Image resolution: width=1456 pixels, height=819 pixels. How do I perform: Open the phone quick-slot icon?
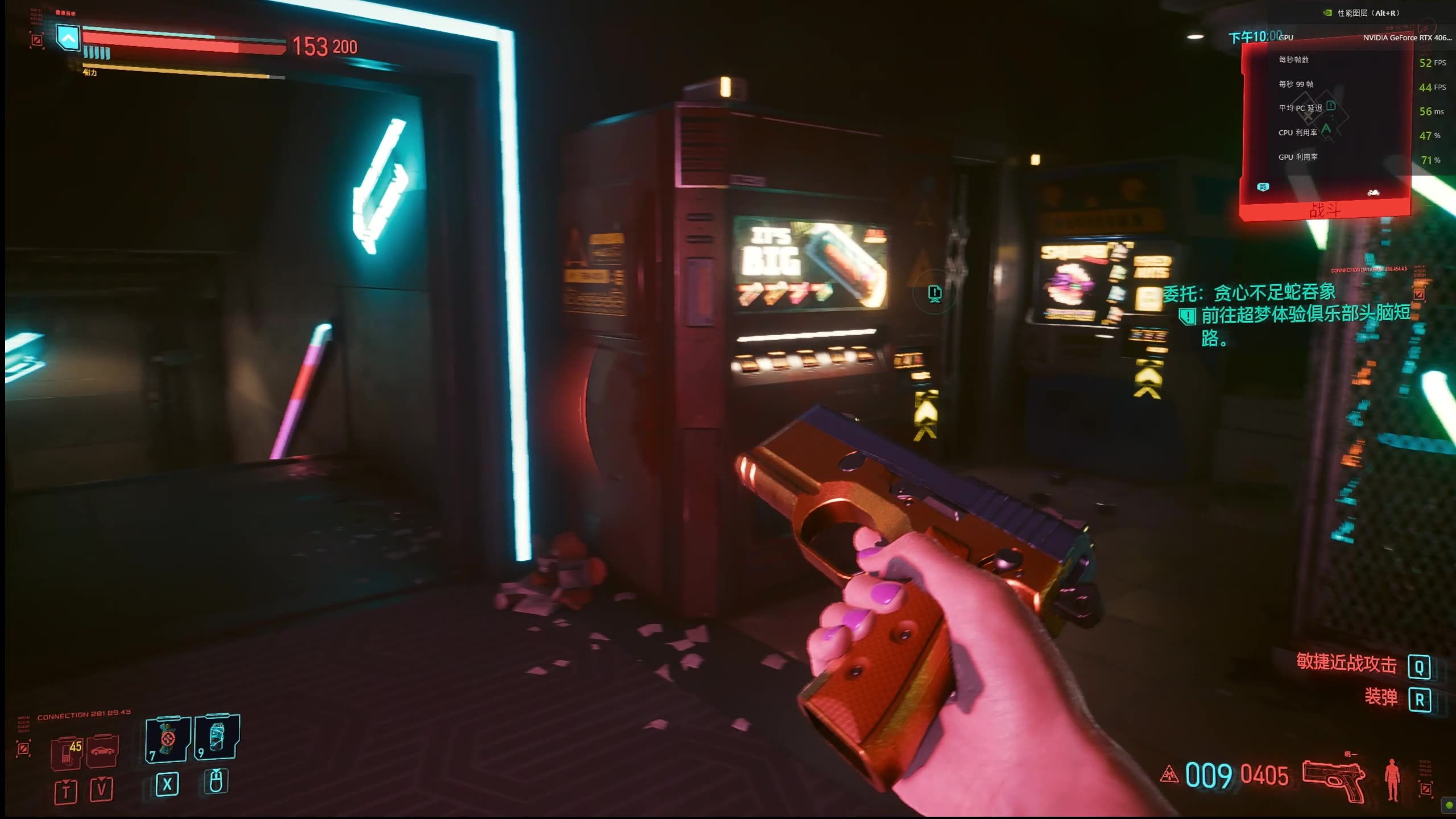67,752
